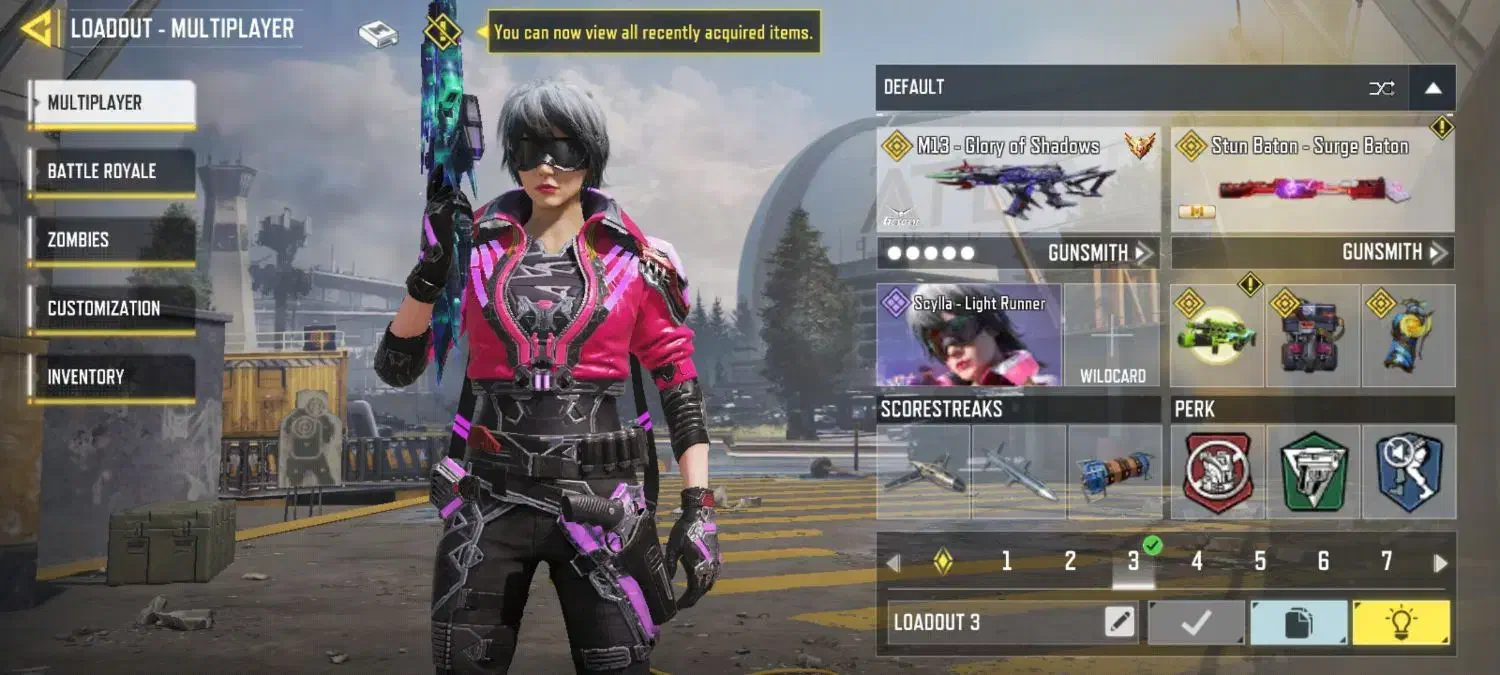Screen dimensions: 1500x675
Task: Switch to loadout number 5
Action: point(1260,562)
